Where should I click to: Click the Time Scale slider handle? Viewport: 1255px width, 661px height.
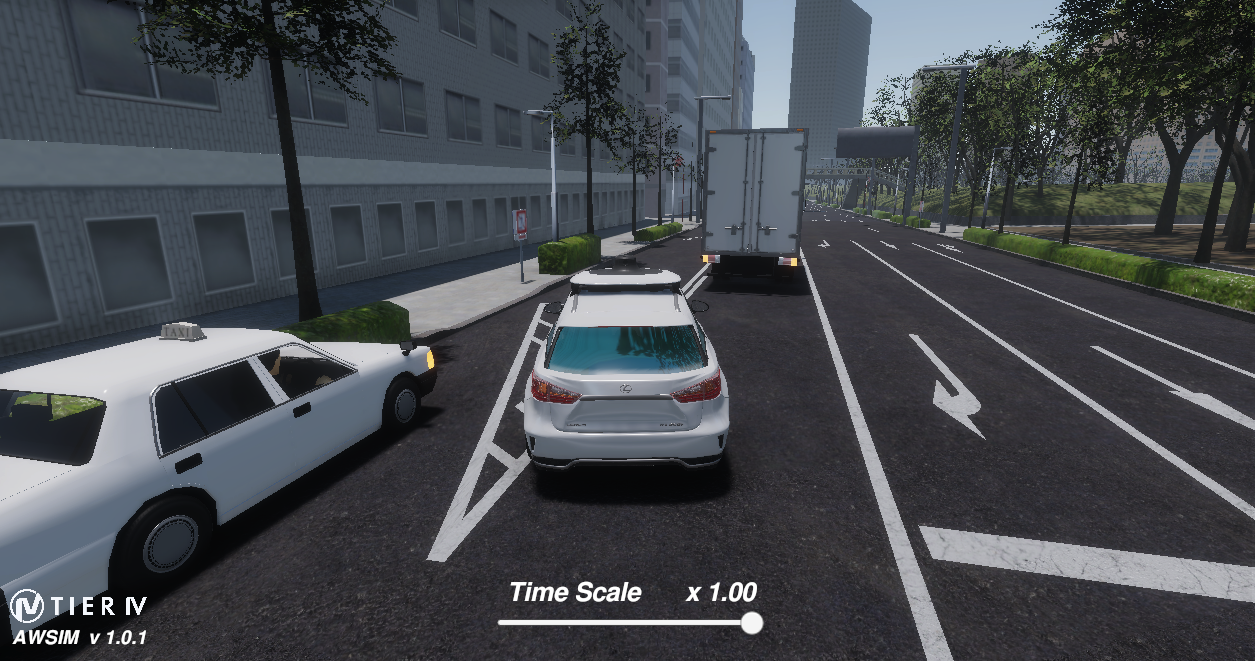[752, 623]
